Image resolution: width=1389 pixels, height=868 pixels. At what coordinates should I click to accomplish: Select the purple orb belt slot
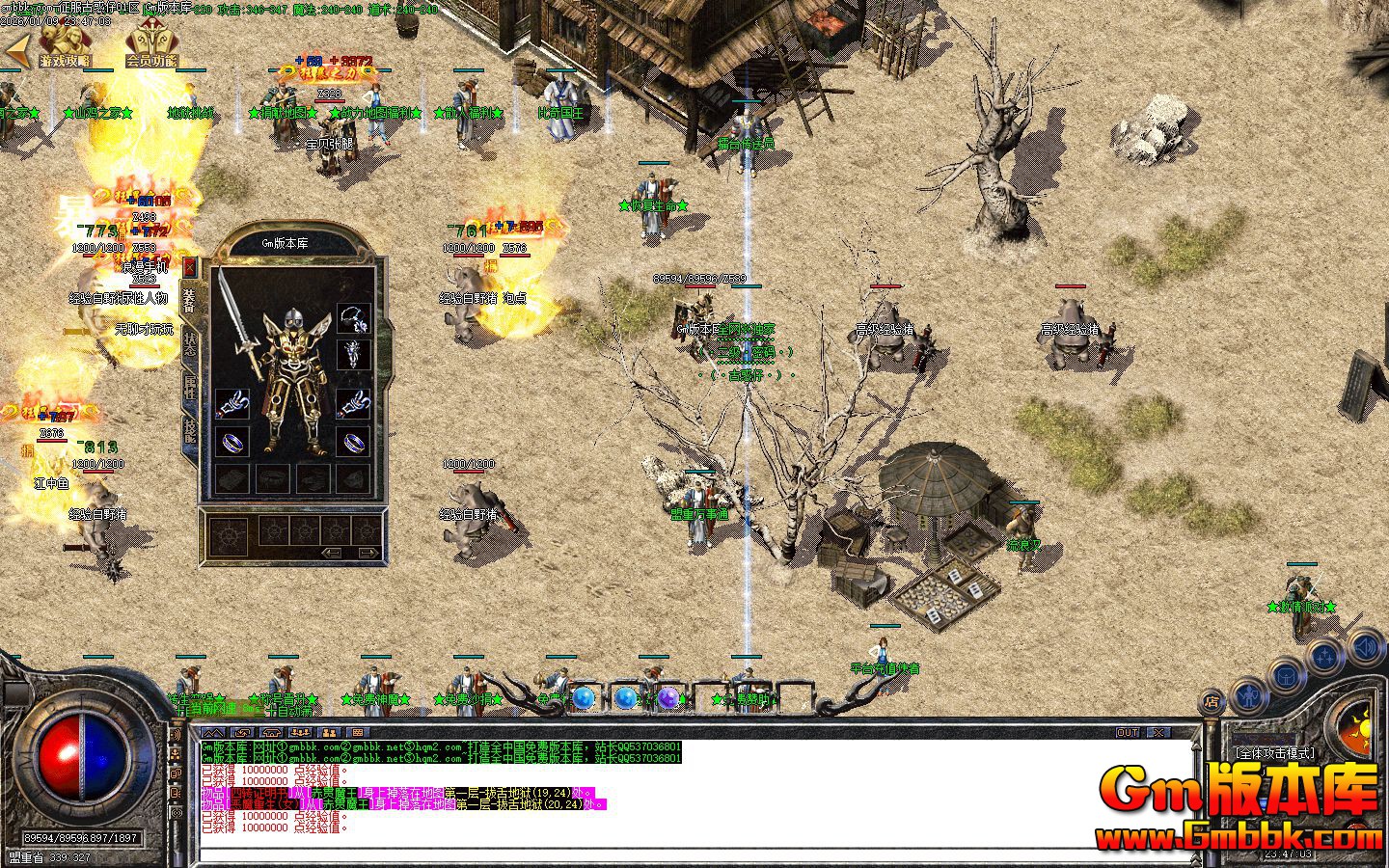tap(668, 697)
